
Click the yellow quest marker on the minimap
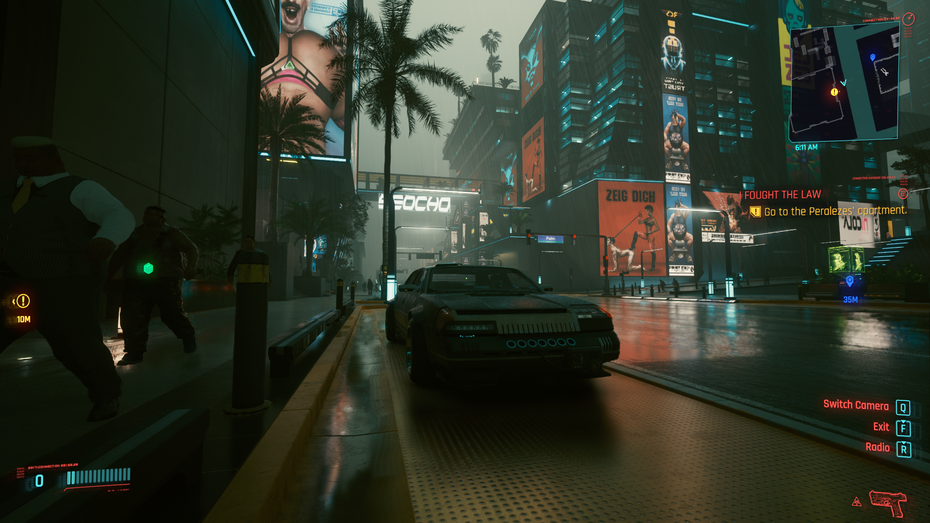(x=834, y=91)
